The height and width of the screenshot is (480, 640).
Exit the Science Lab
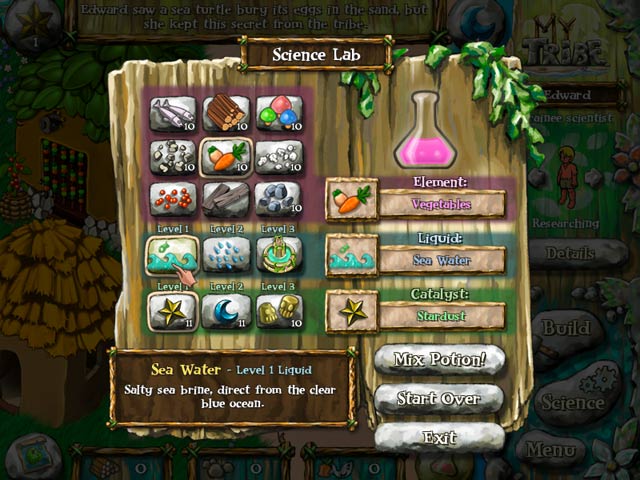point(439,438)
